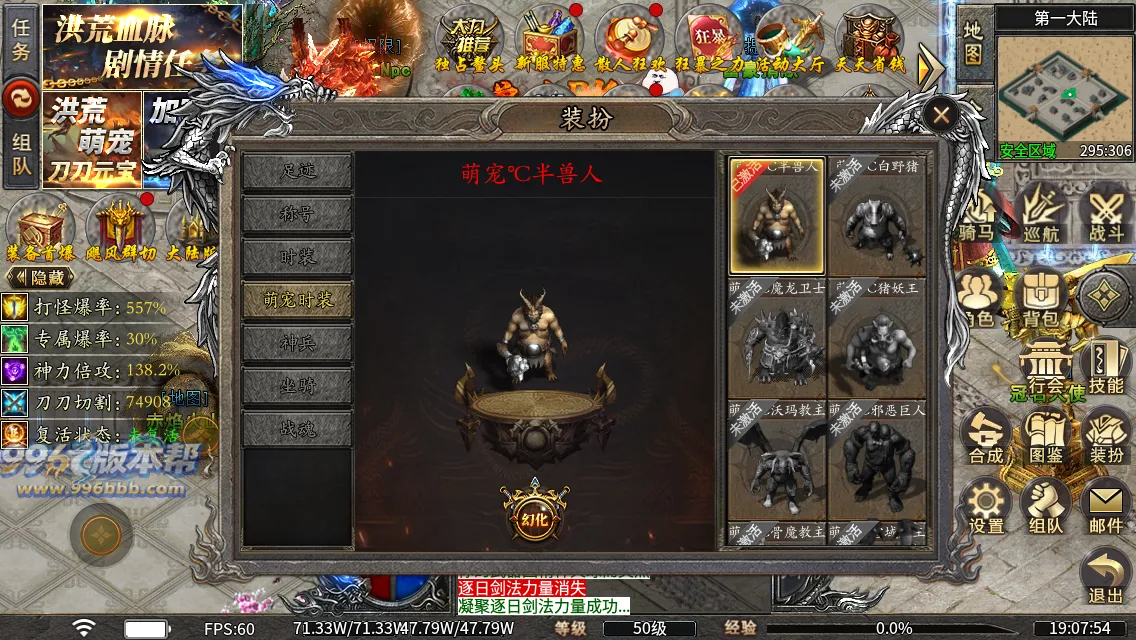1136x640 pixels.
Task: Switch to the 神兵 weapon tab
Action: pyautogui.click(x=297, y=343)
